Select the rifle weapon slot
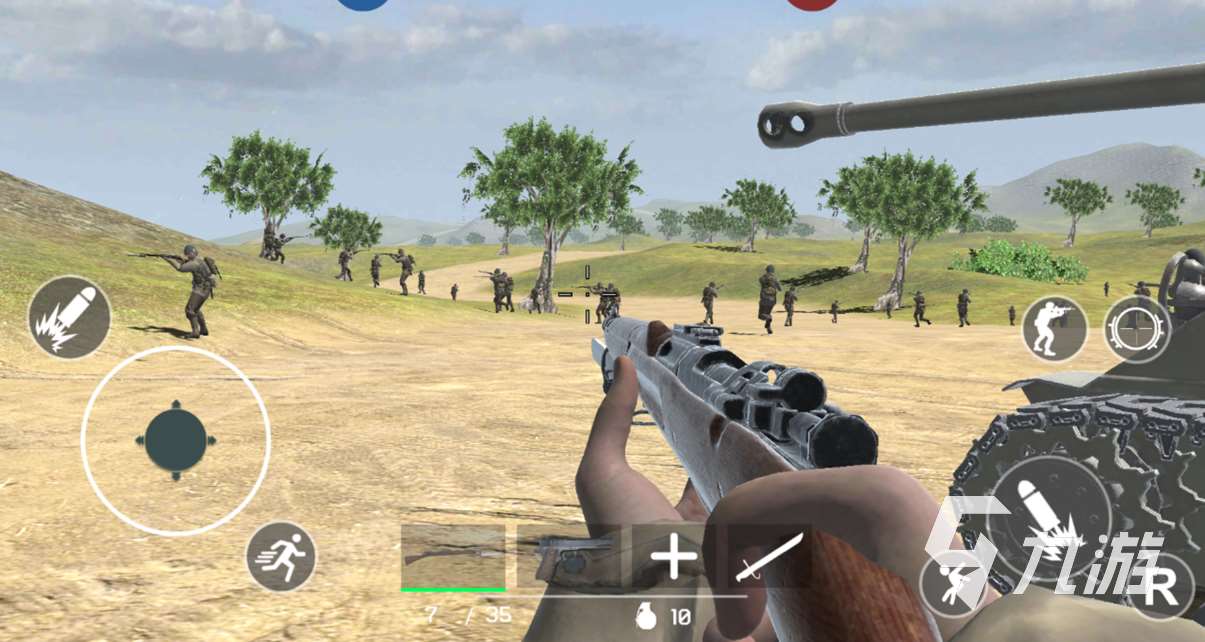Screen dimensions: 1205x642 (453, 556)
